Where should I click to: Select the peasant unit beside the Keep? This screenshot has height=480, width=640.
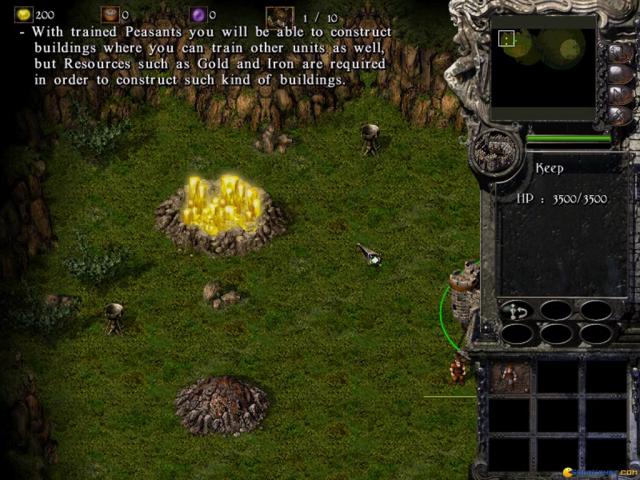point(457,370)
